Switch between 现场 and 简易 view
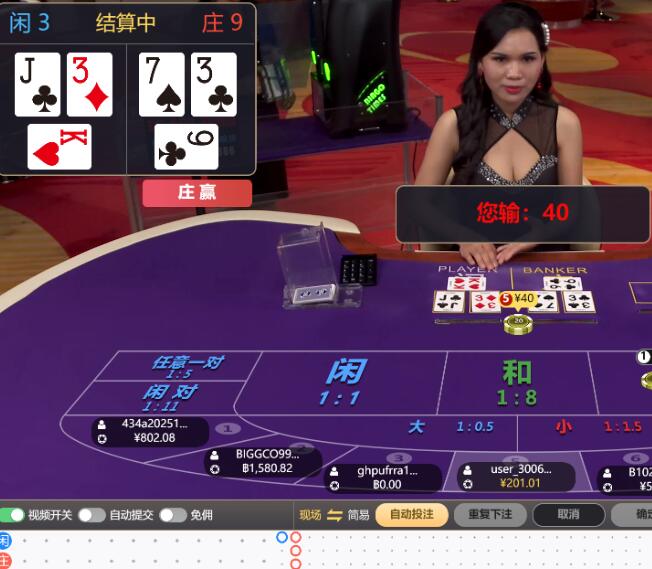The width and height of the screenshot is (652, 569). [334, 515]
